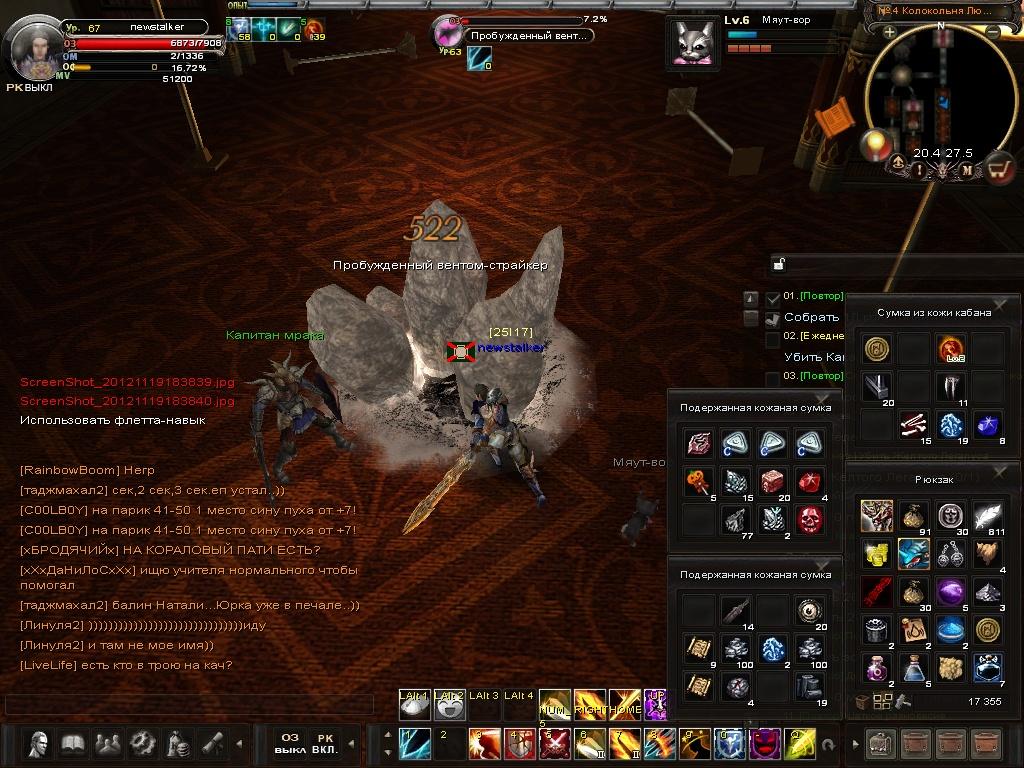Zoom out the minimap with the minus button
This screenshot has height=768, width=1024.
pos(992,33)
